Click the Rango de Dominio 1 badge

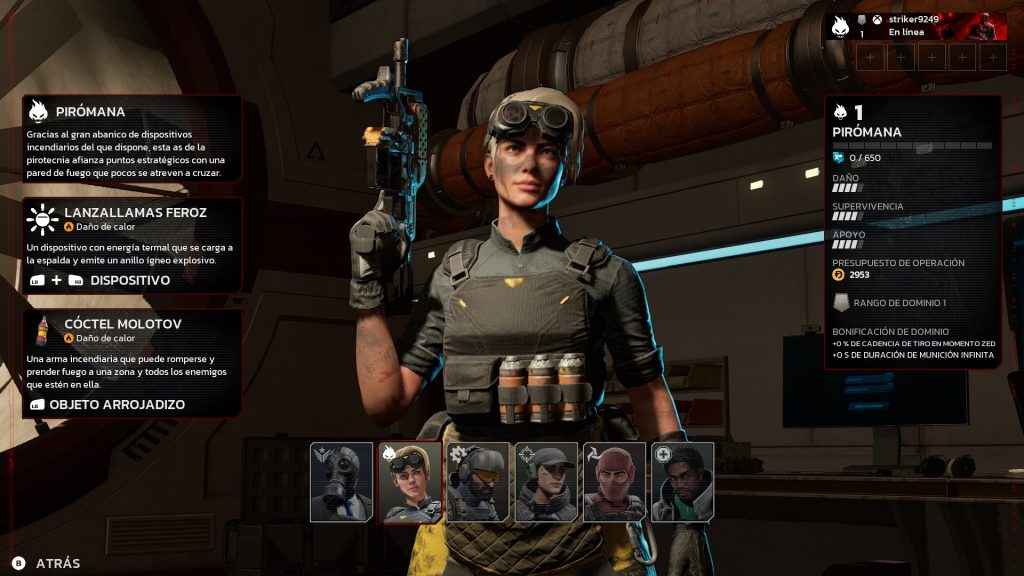pyautogui.click(x=841, y=303)
